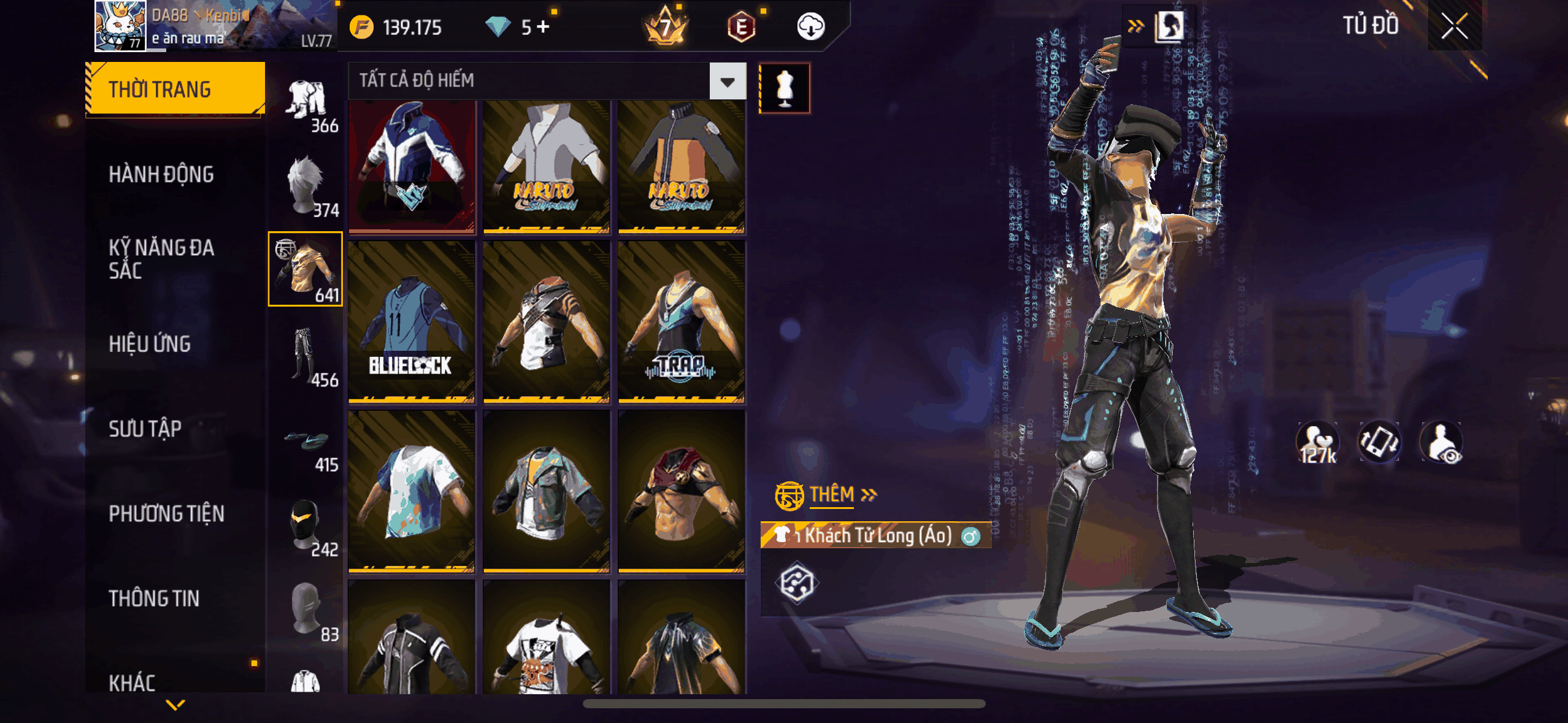
Task: Switch to the Hành Động tab
Action: pos(161,175)
